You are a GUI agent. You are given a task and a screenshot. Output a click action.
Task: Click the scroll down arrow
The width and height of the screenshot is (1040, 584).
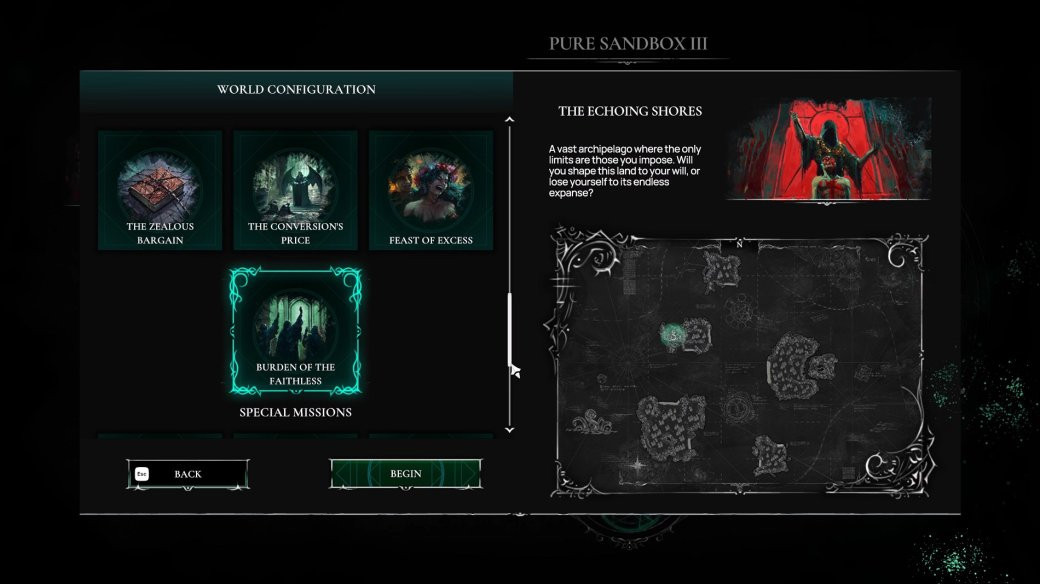(509, 429)
